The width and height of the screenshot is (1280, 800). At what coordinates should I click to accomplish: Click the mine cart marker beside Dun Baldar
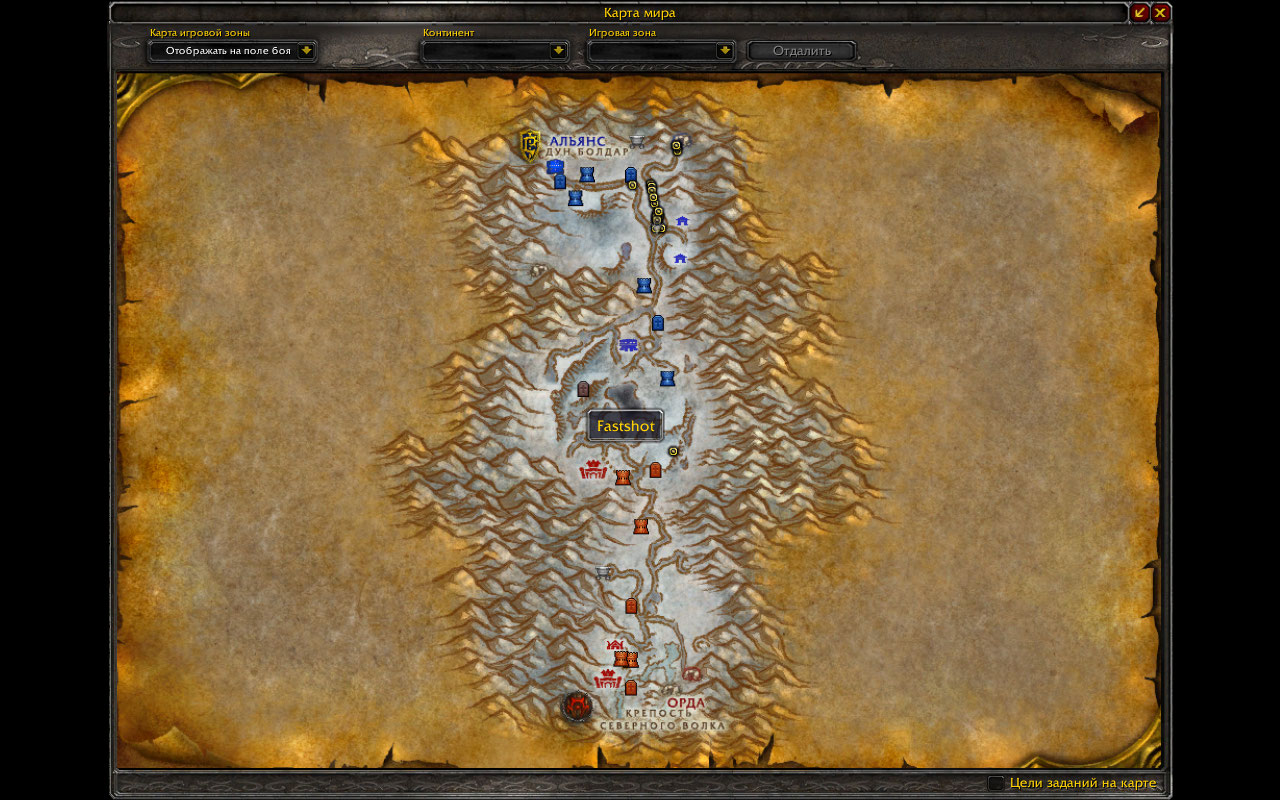coord(637,139)
